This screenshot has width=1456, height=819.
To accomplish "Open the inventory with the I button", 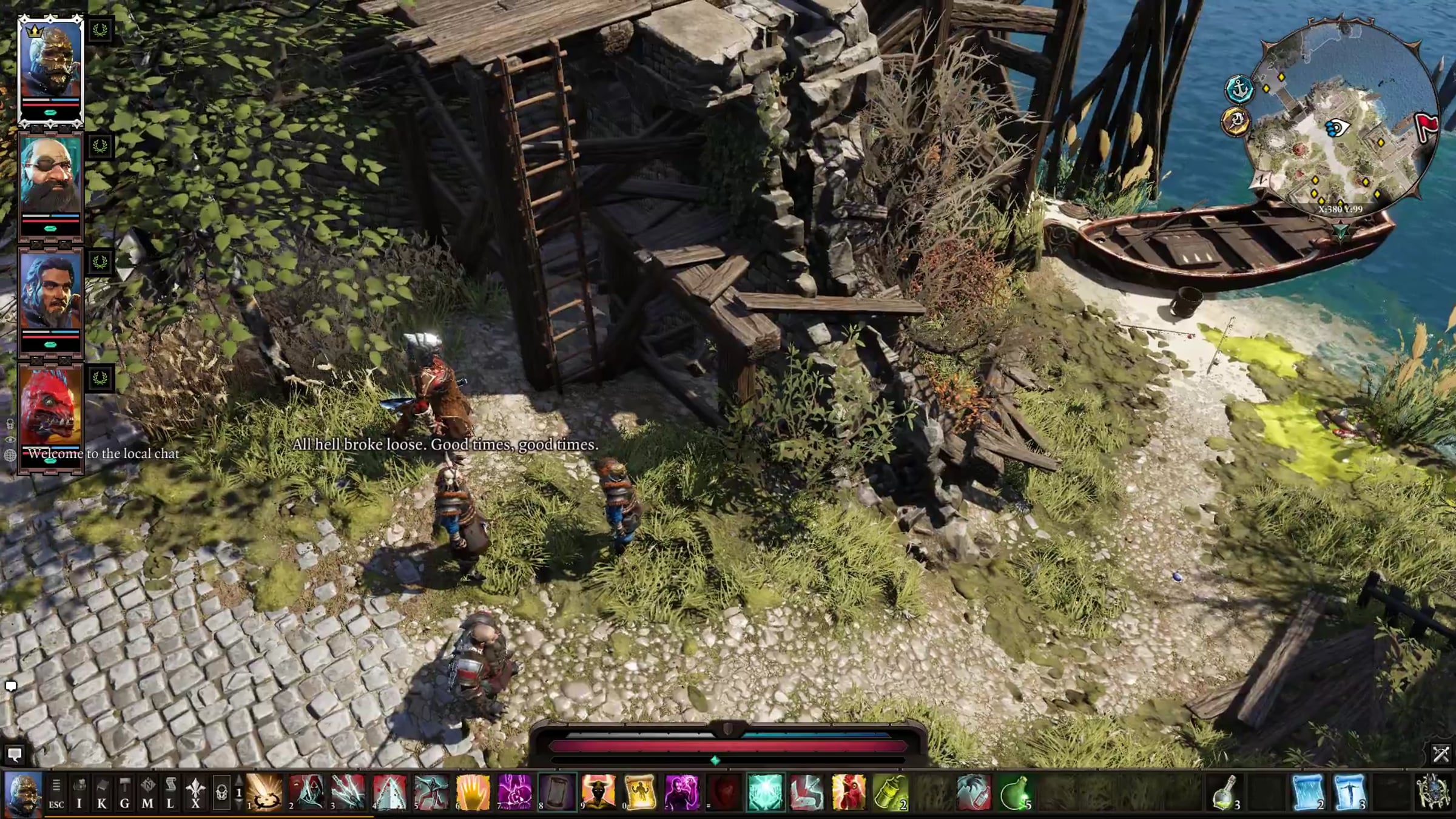I will [79, 793].
